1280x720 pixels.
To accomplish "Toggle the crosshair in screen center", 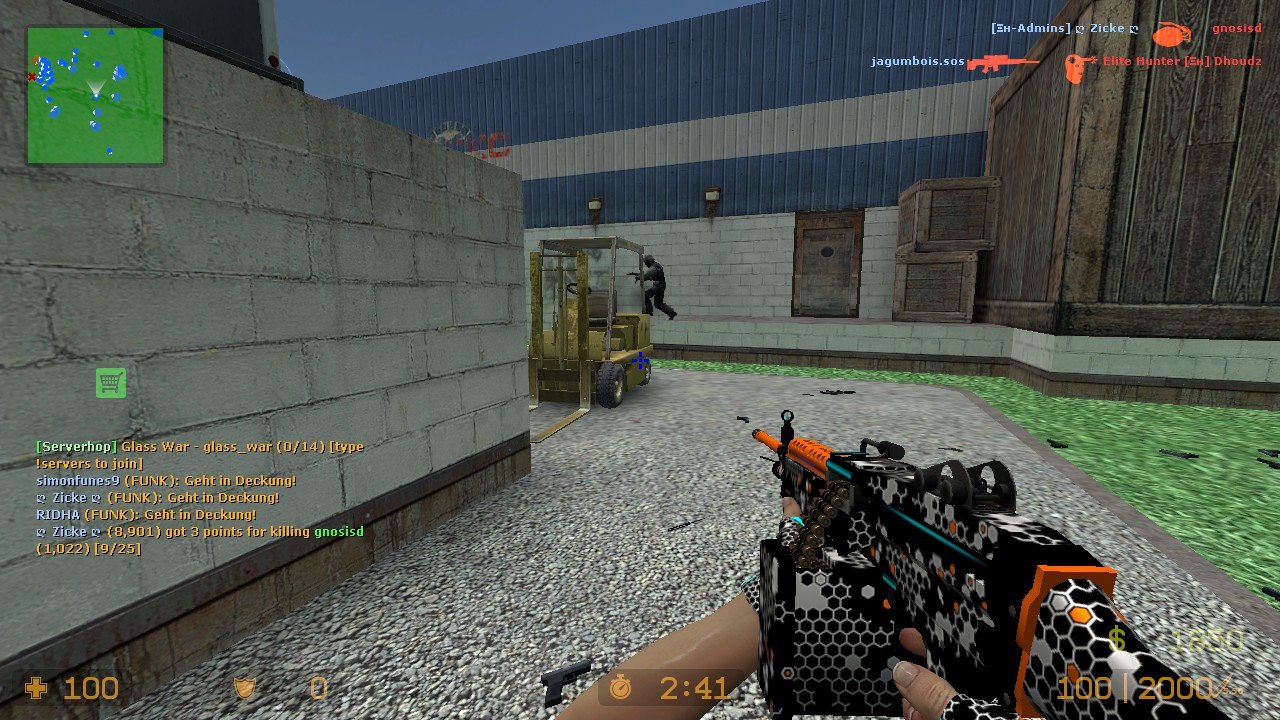I will pyautogui.click(x=639, y=360).
